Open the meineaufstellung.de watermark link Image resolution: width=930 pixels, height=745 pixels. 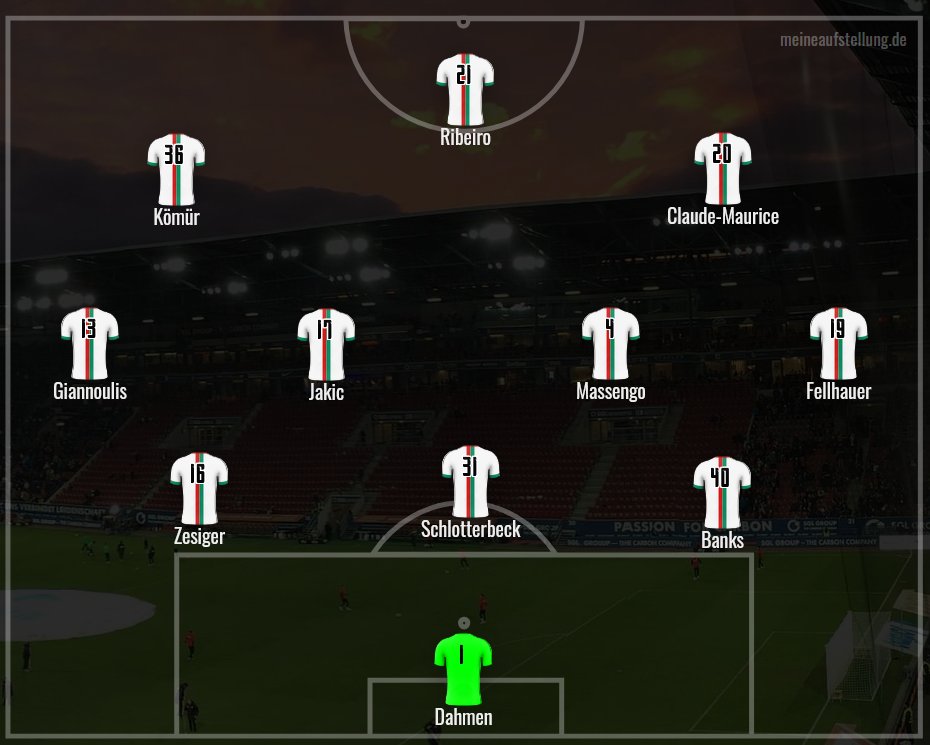pos(843,40)
